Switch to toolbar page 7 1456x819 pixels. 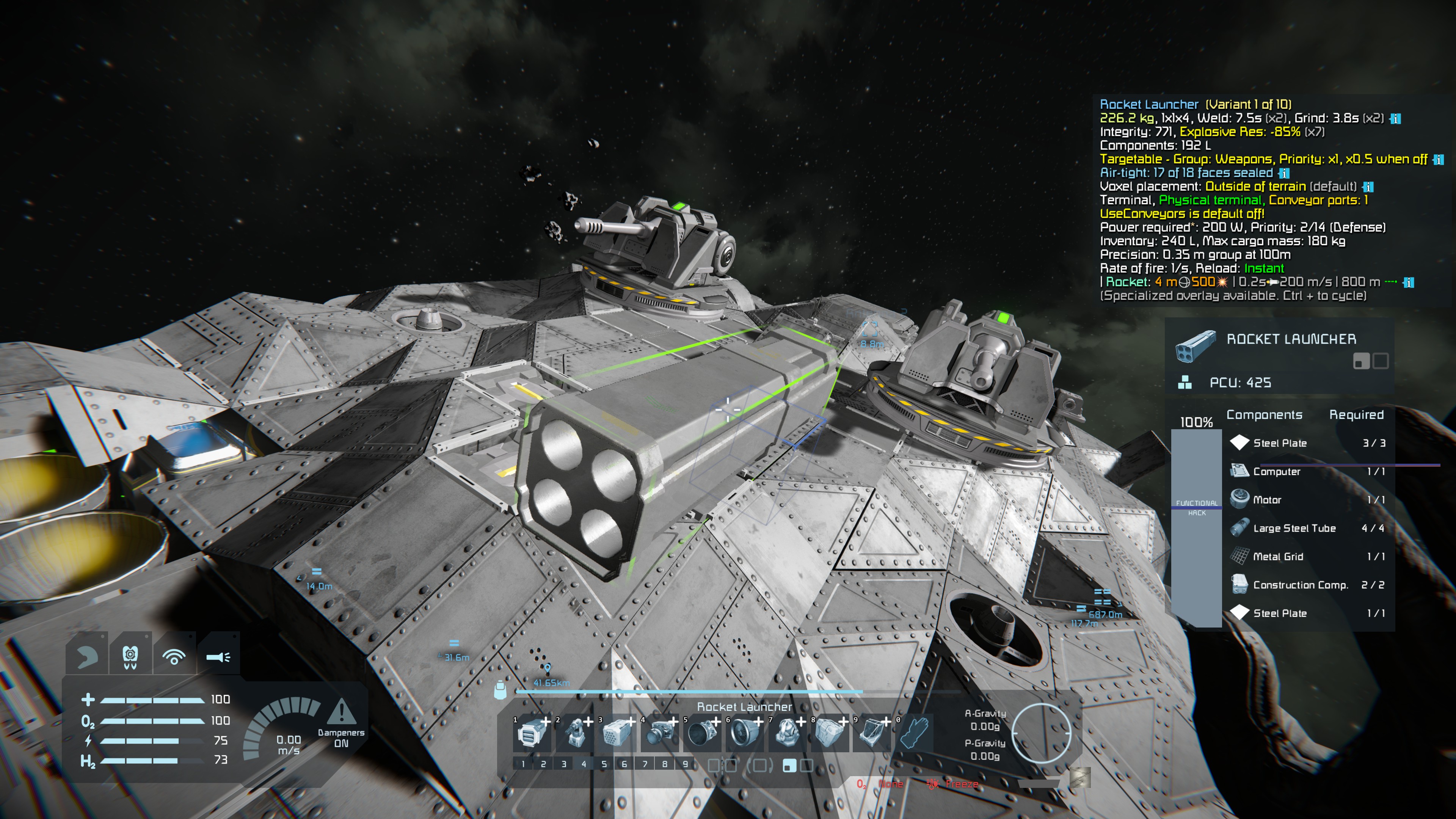click(x=644, y=764)
